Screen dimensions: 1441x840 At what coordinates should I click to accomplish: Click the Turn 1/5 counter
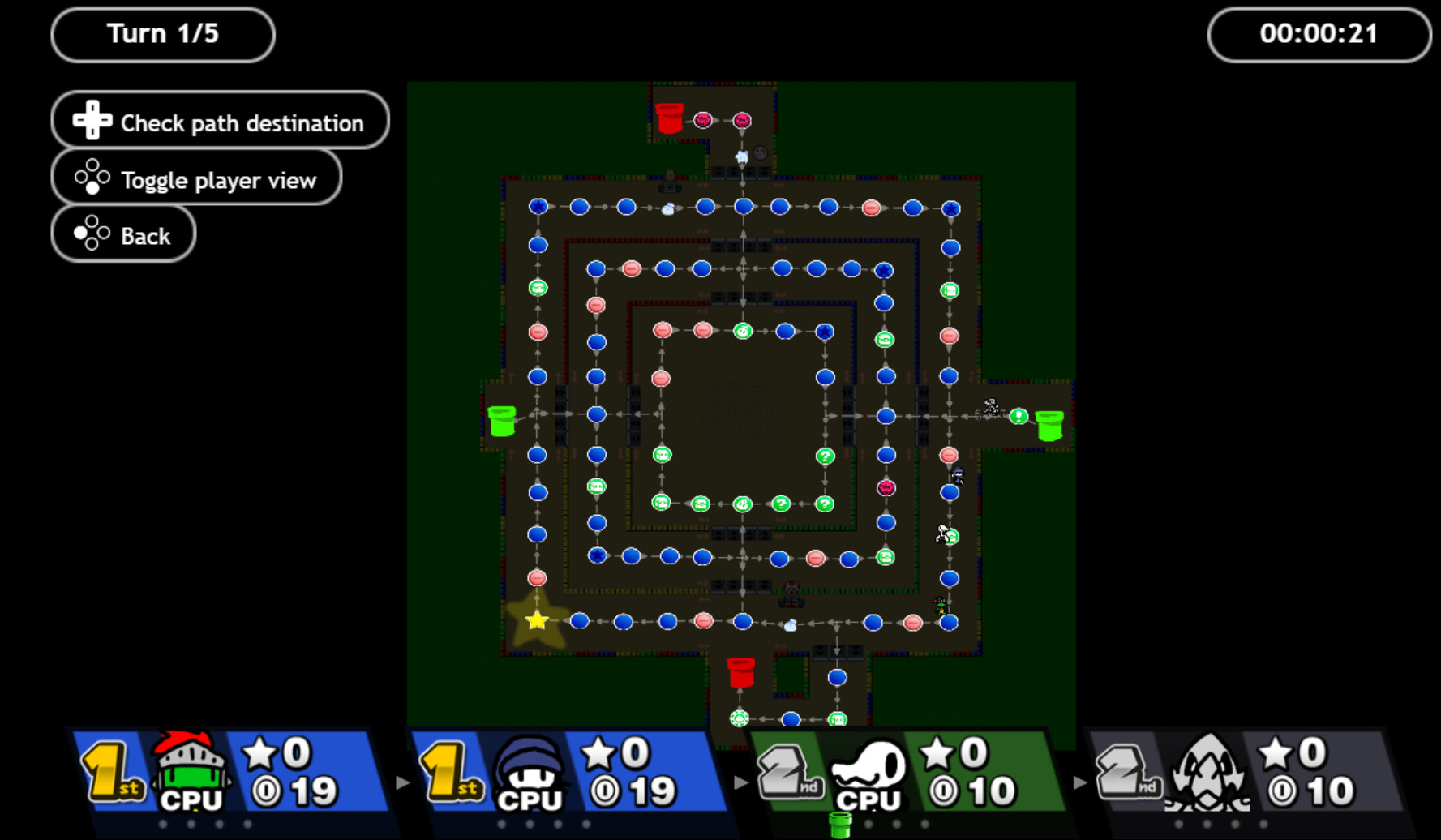tap(162, 34)
